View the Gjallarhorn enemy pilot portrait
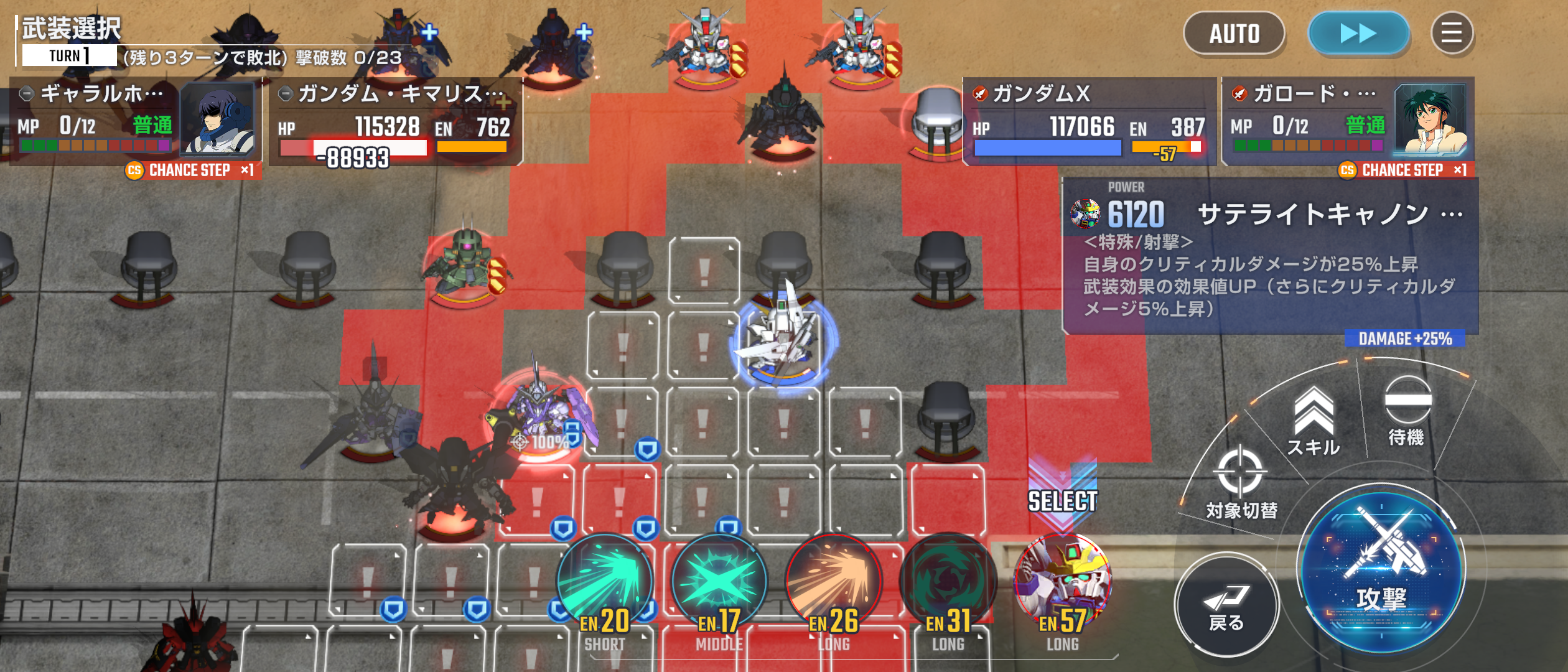Viewport: 1568px width, 672px height. (x=218, y=120)
